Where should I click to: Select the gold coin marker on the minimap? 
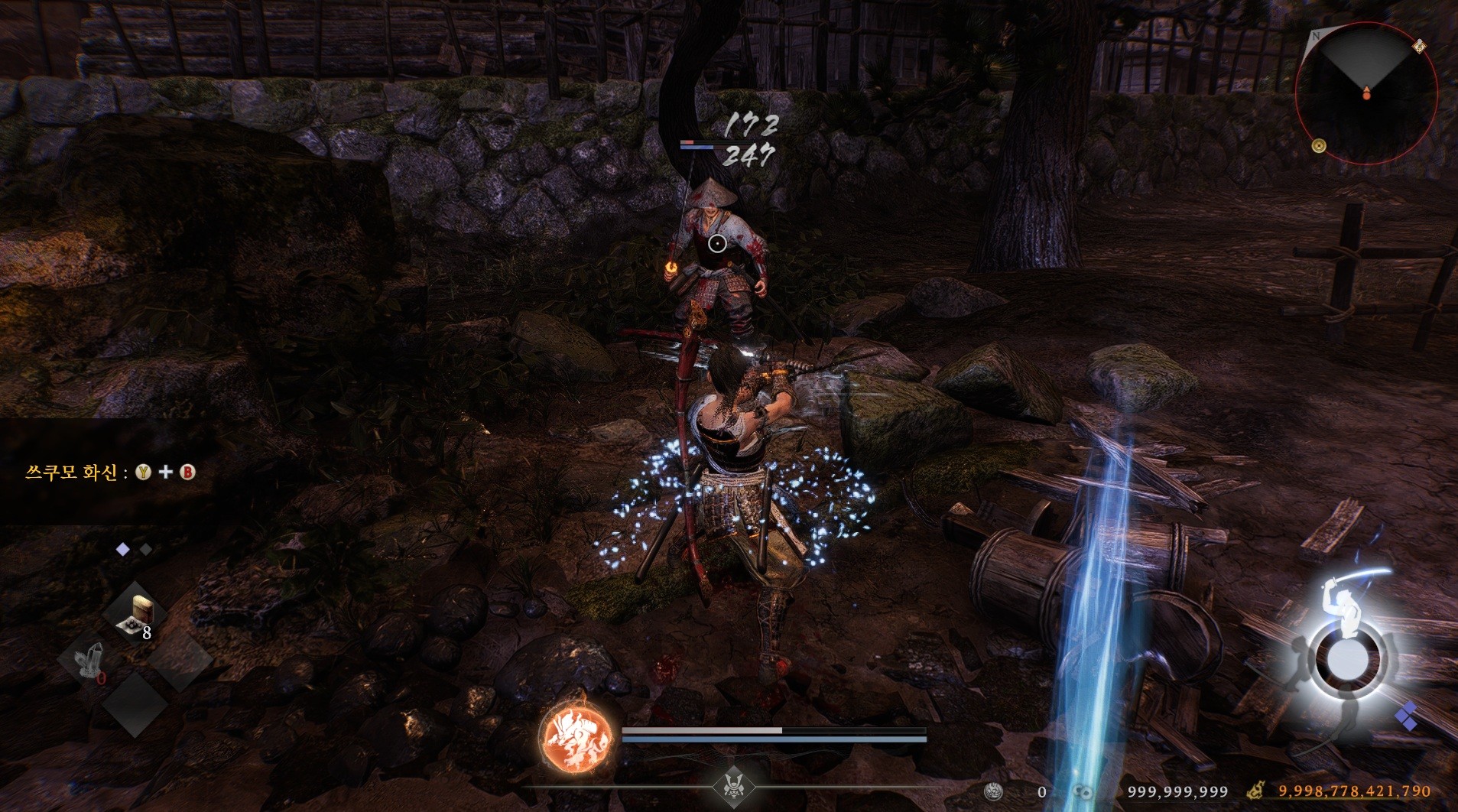[x=1319, y=145]
